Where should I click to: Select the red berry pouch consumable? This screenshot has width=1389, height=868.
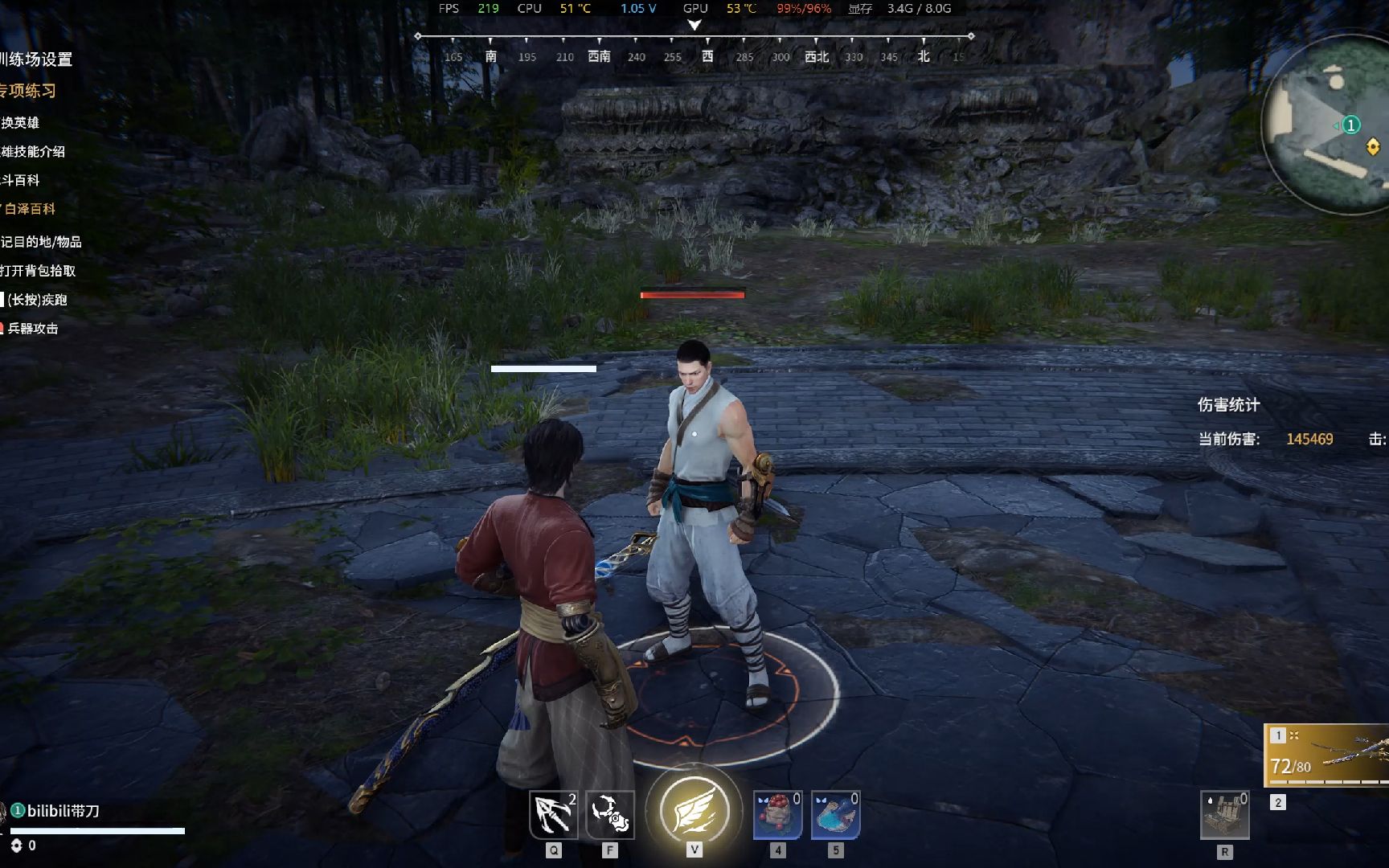(x=777, y=815)
